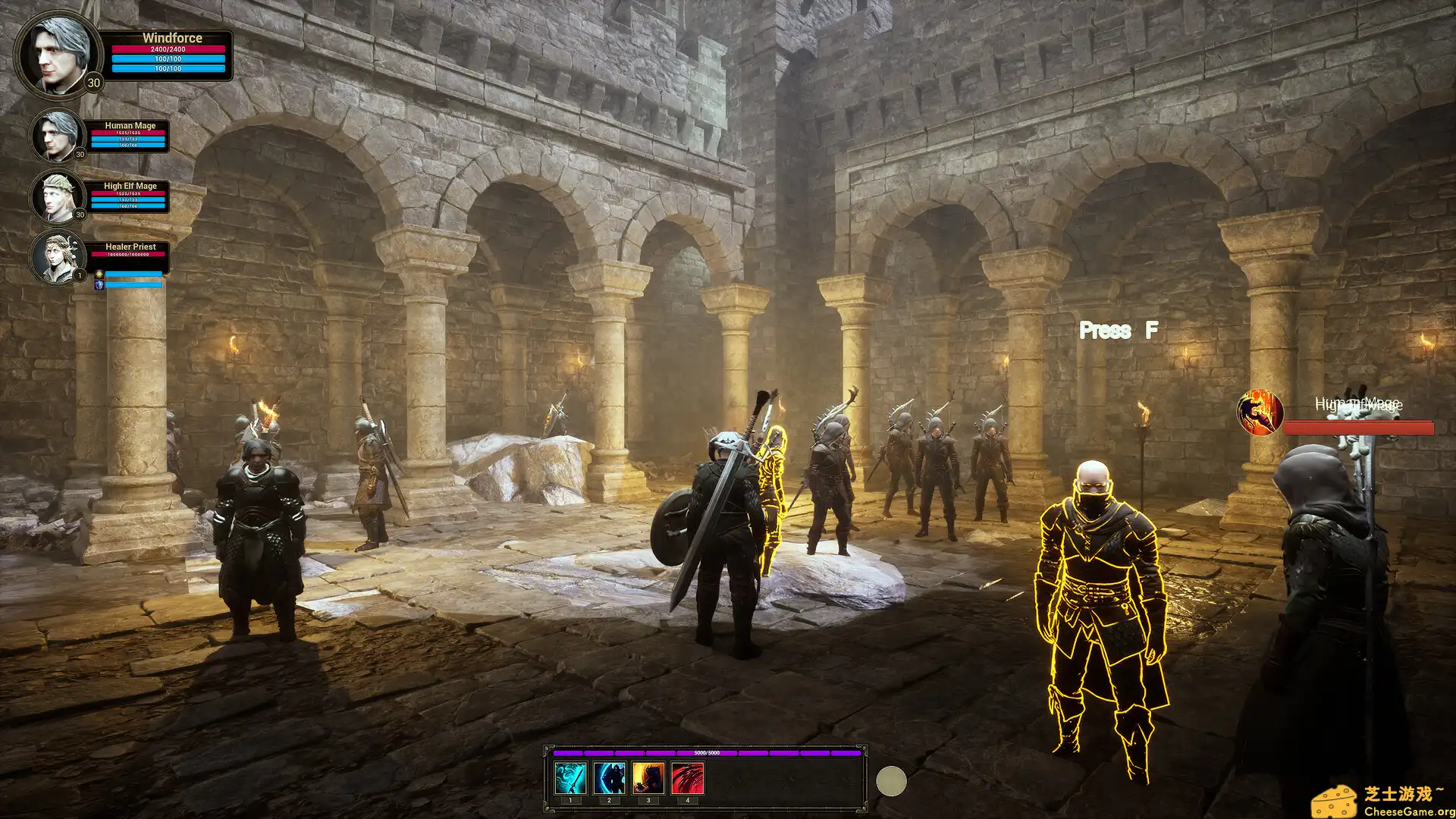Trigger the fiery mount skill in hotbar slot 3
Screen dimensions: 1456x819
648,777
